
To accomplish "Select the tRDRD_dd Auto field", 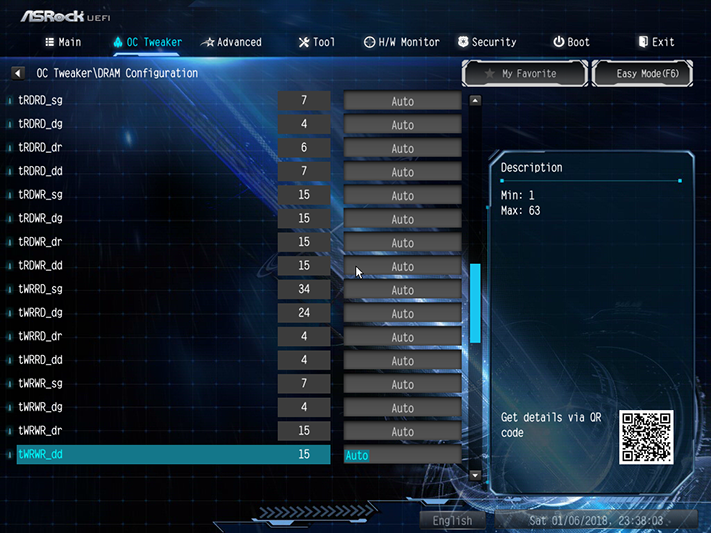I will [x=402, y=172].
